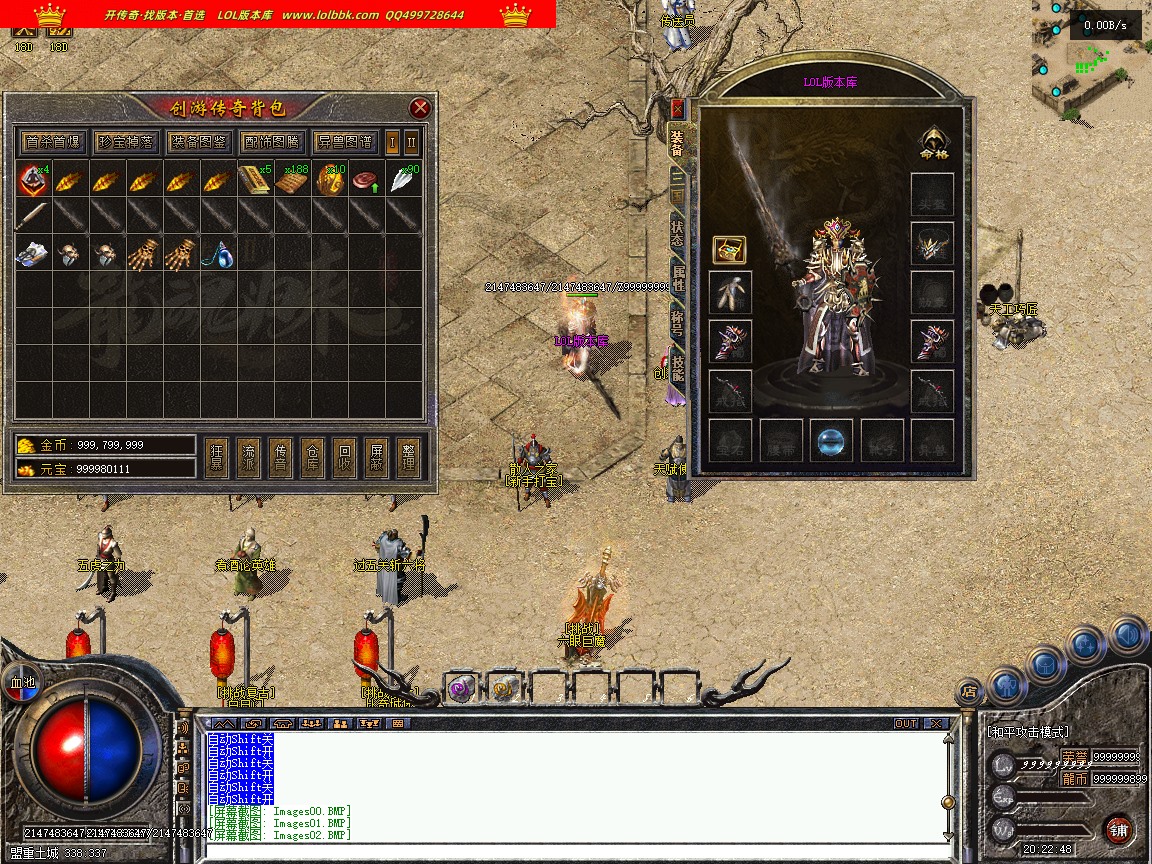The height and width of the screenshot is (864, 1152).
Task: Open the 仓库 warehouse
Action: 312,458
